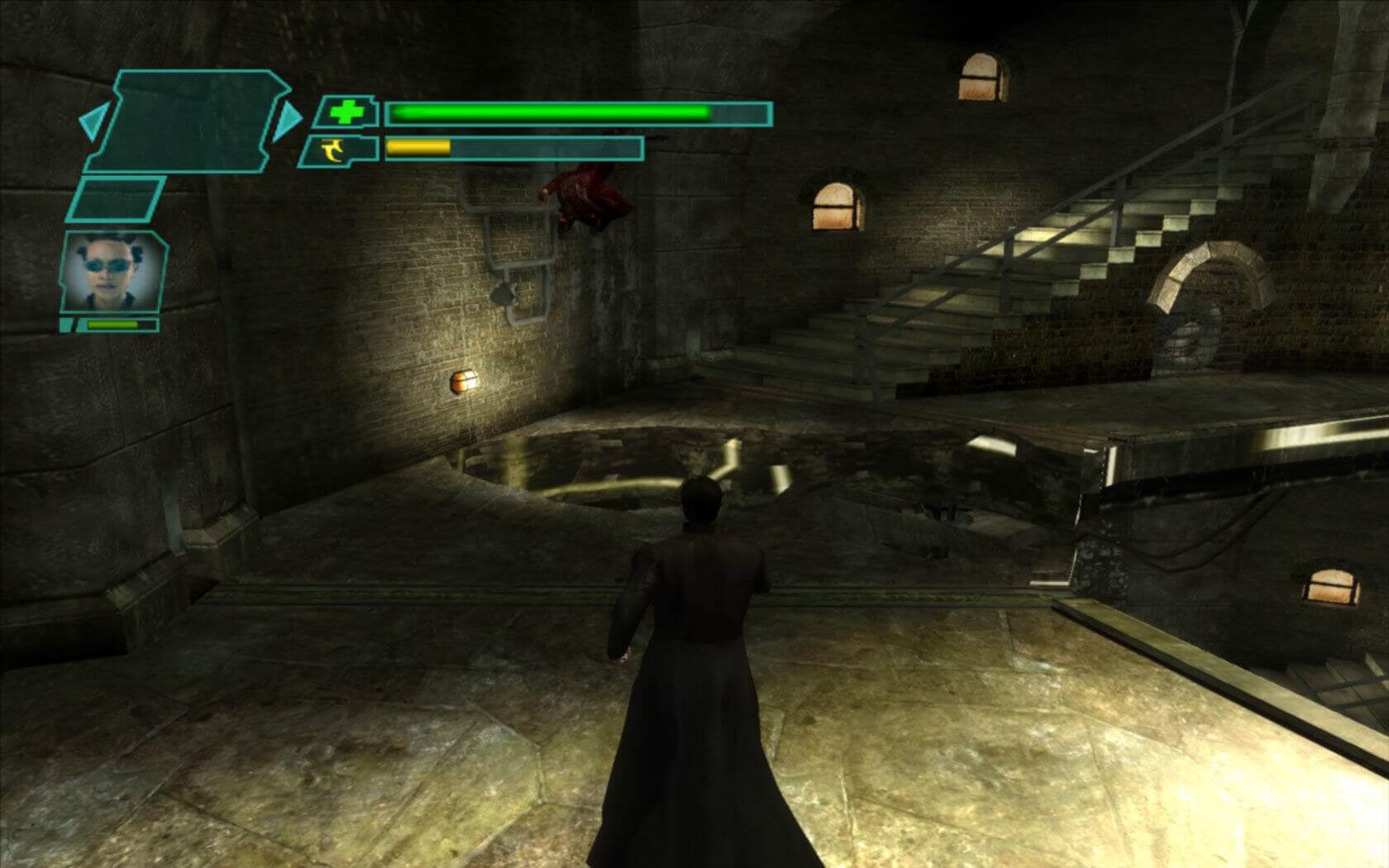
Task: Click the green health cross icon
Action: coord(346,112)
